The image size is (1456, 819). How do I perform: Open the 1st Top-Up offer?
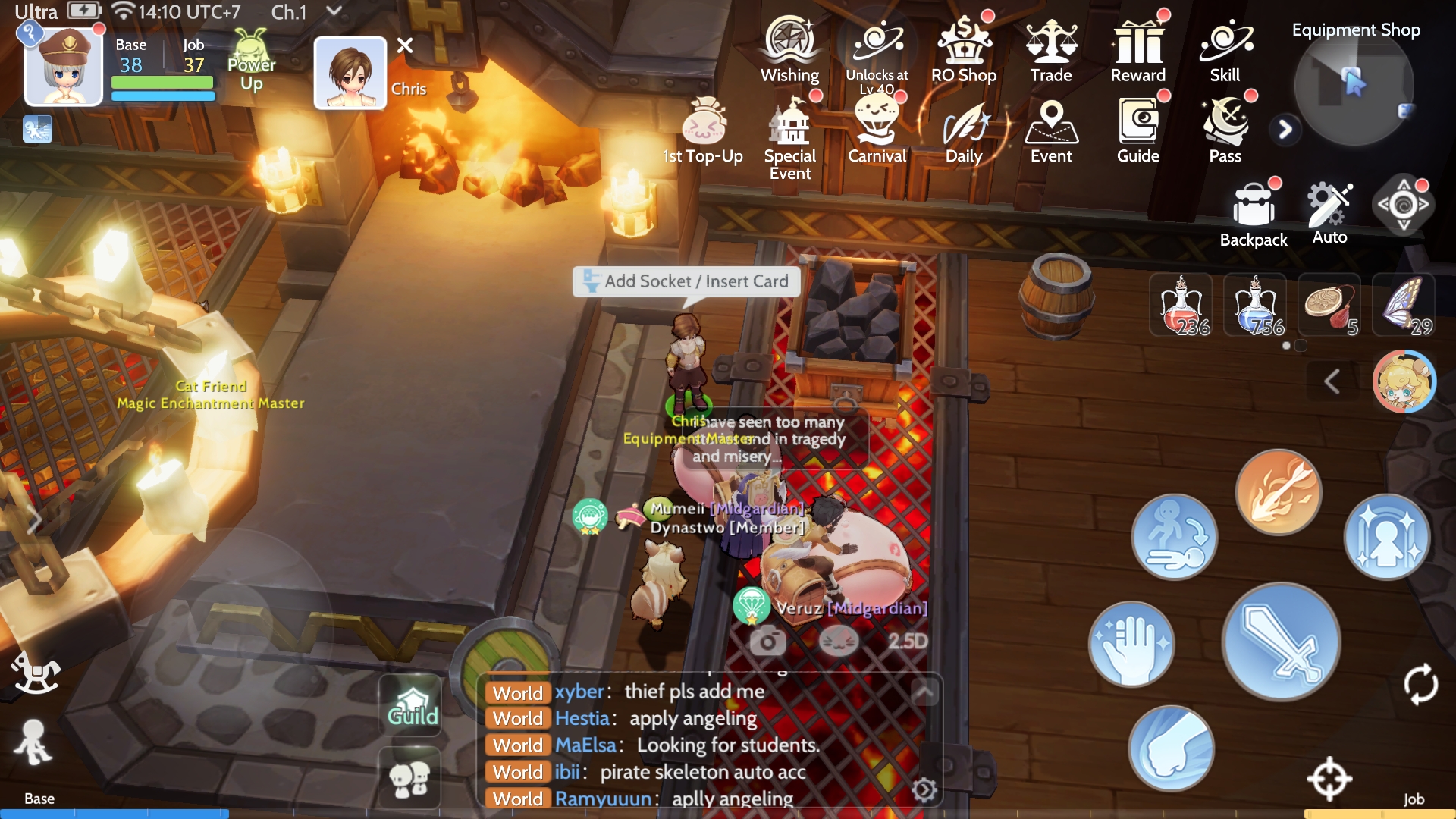tap(703, 130)
